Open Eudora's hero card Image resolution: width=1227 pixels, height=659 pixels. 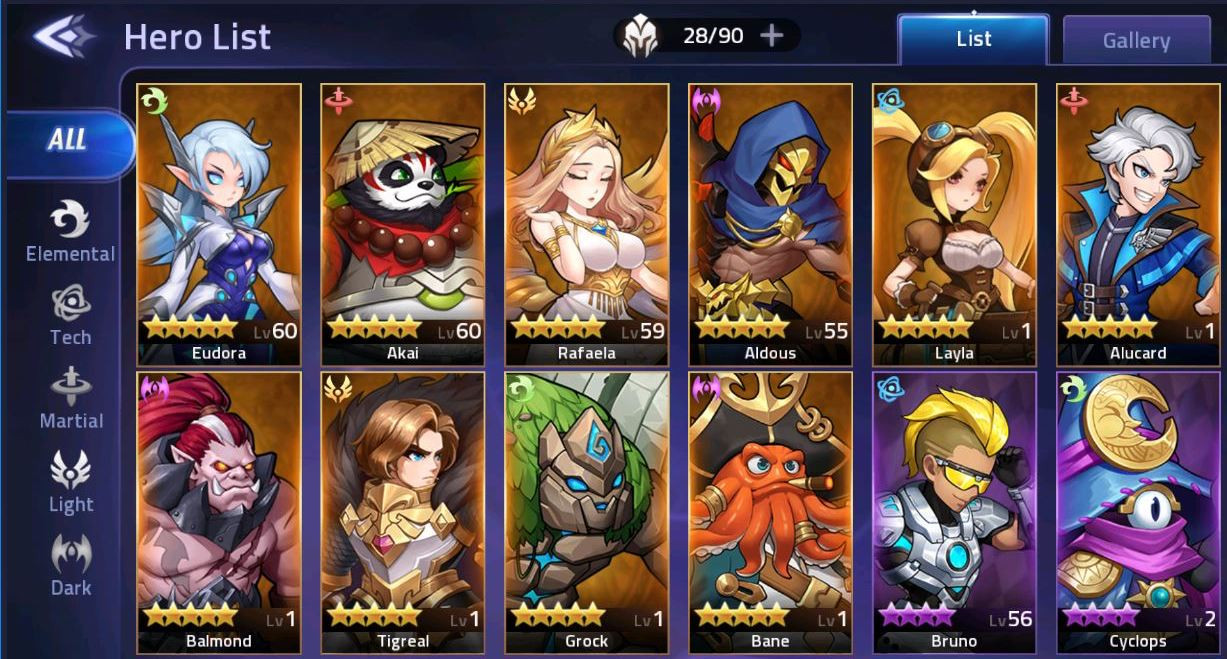coord(219,225)
